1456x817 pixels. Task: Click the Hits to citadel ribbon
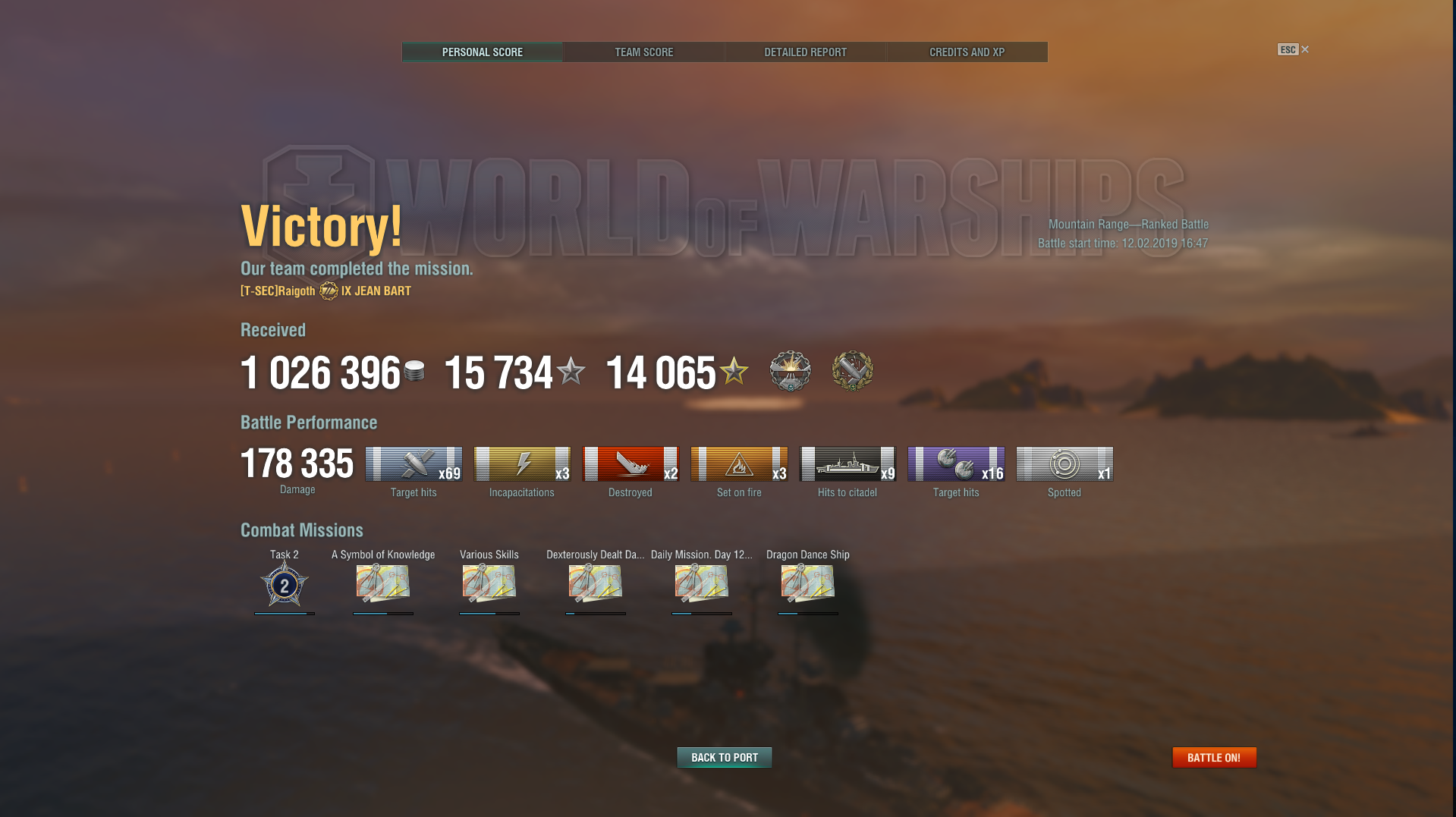(847, 464)
